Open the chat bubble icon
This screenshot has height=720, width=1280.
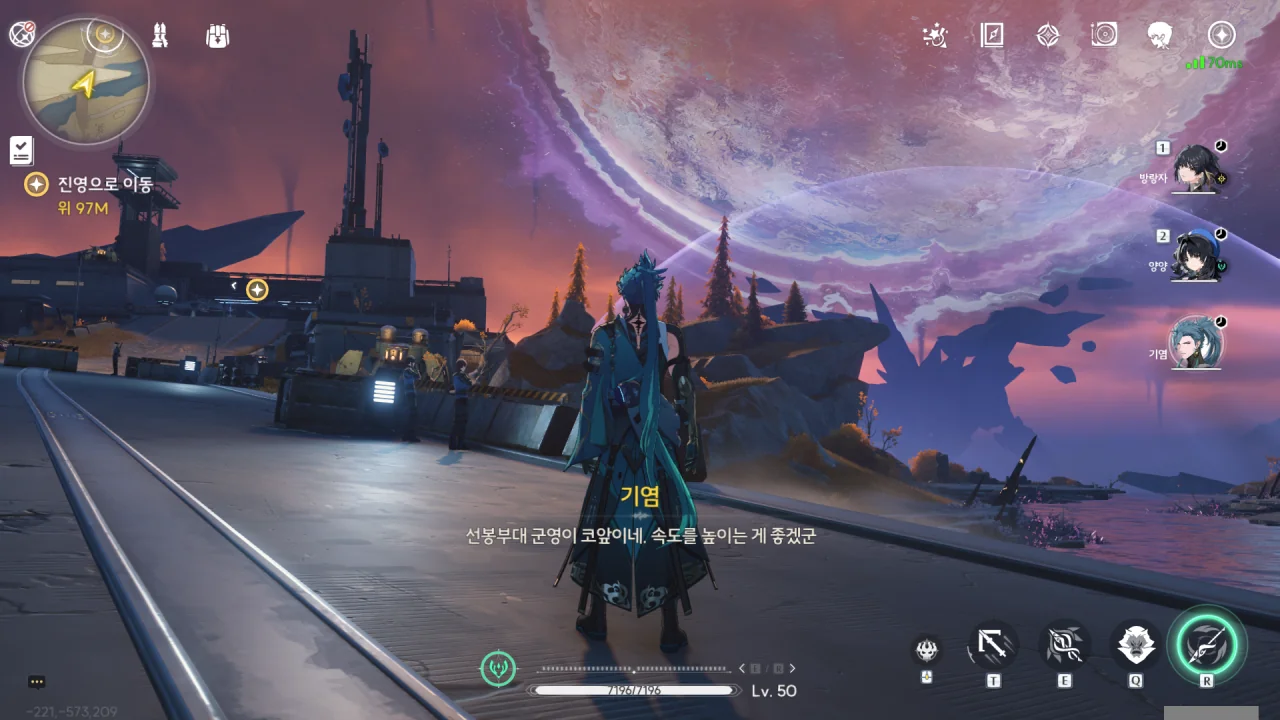point(37,682)
